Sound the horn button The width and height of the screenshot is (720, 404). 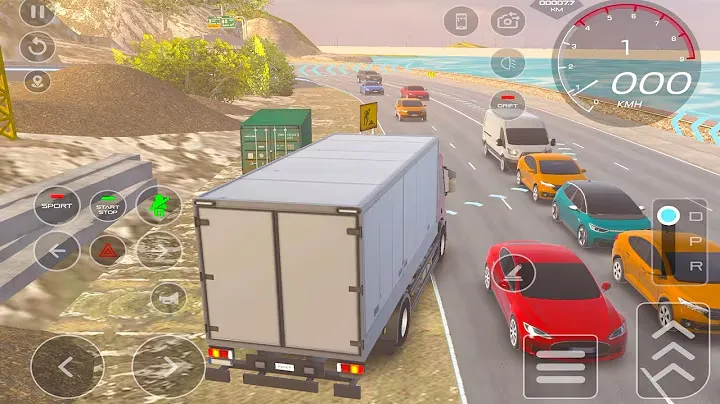click(168, 297)
